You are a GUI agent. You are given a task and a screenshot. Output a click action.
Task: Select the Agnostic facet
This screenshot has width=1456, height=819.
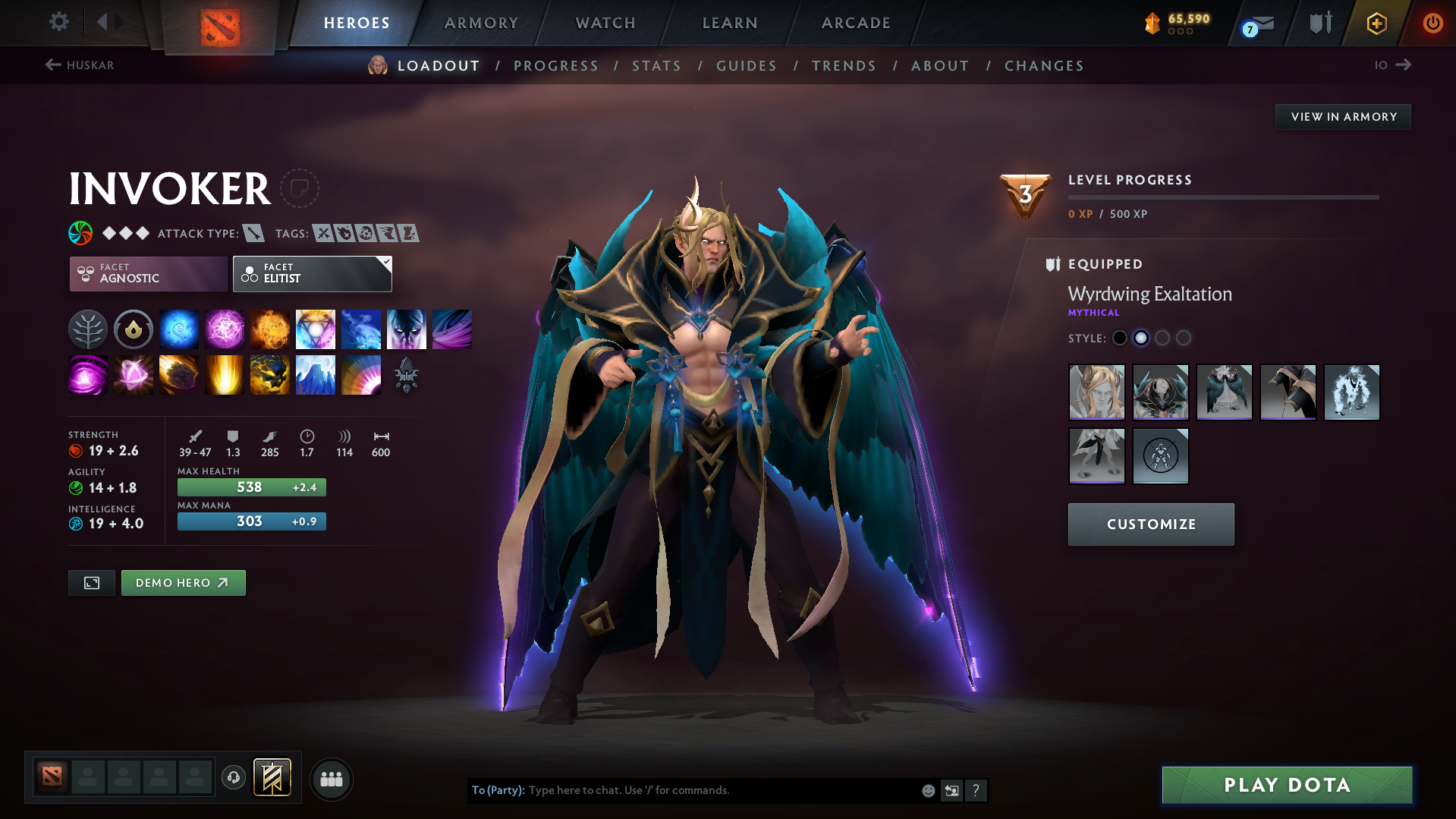point(147,273)
